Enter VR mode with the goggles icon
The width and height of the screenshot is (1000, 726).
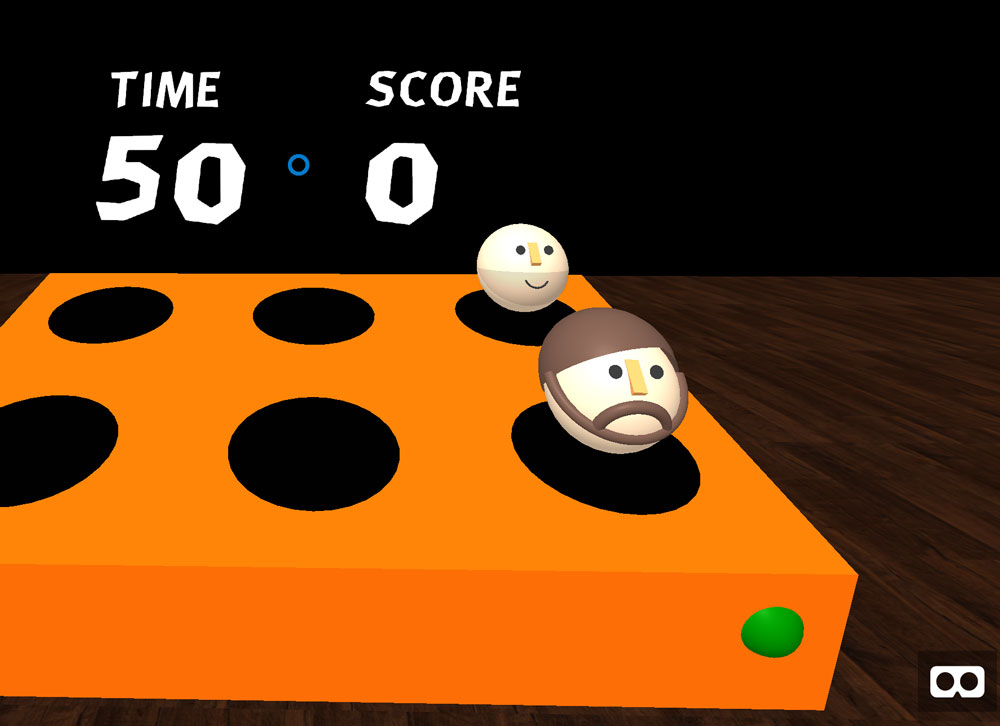point(956,682)
